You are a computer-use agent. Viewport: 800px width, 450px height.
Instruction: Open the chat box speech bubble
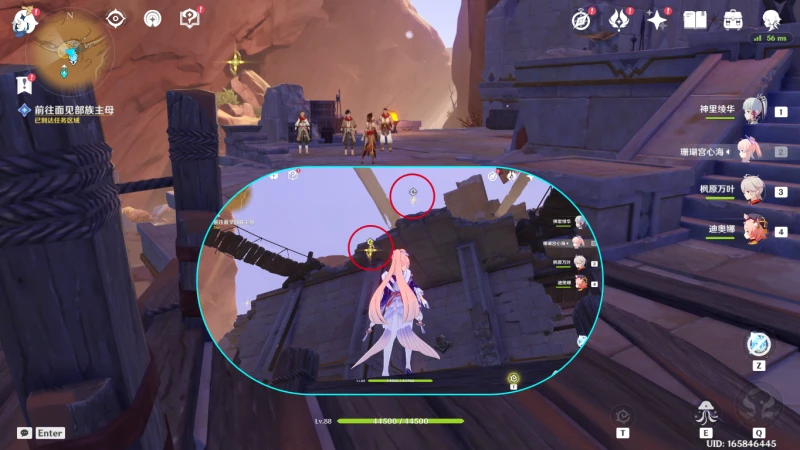point(24,433)
